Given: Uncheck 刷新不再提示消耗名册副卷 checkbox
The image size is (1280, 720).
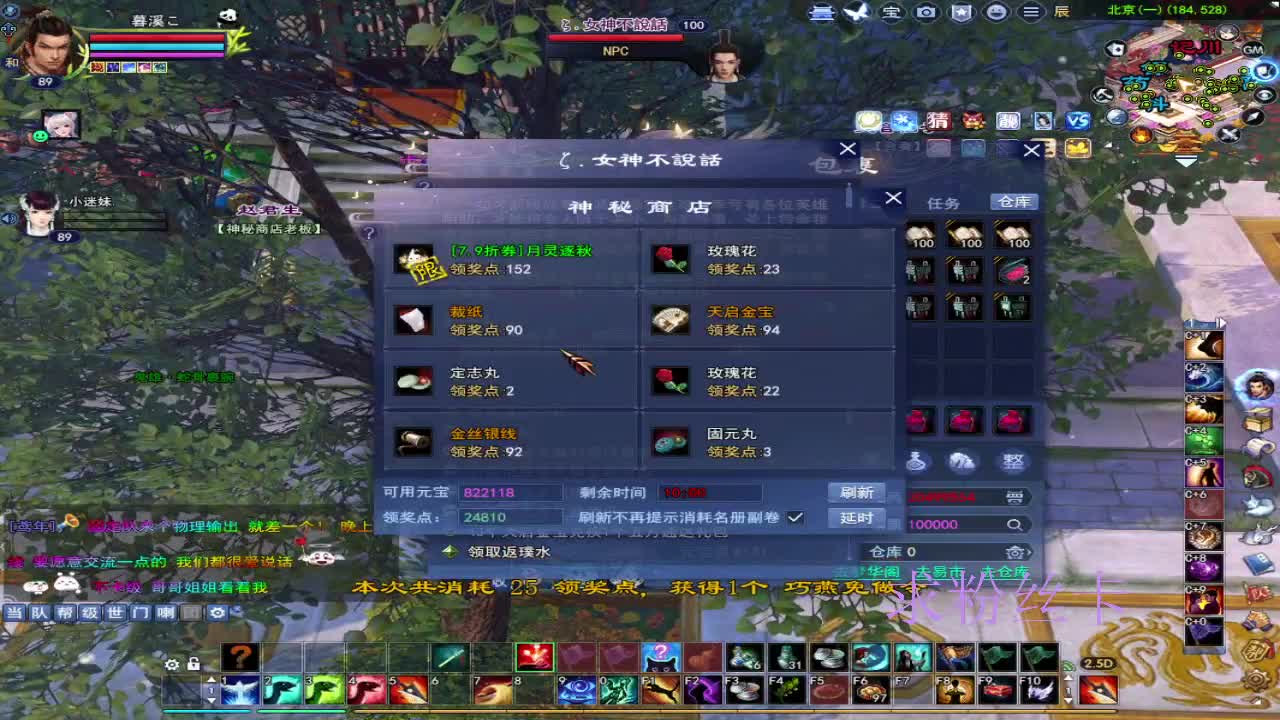Looking at the screenshot, I should (x=797, y=518).
